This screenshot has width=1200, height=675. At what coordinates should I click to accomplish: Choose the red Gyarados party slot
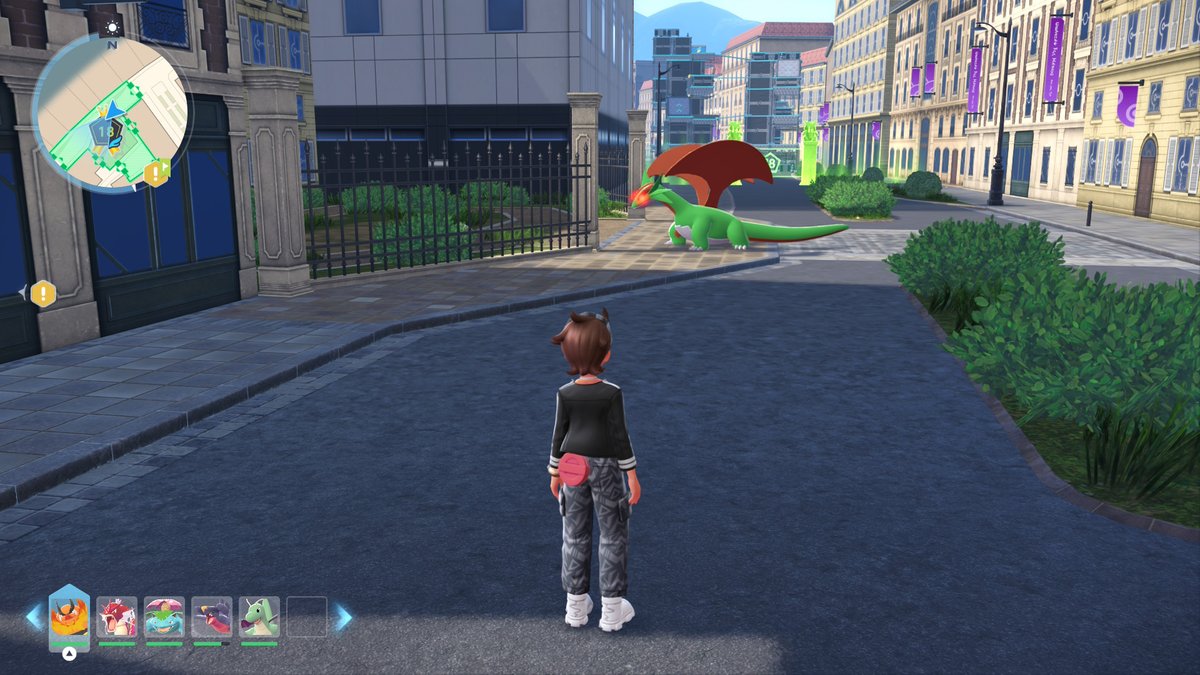pyautogui.click(x=117, y=616)
